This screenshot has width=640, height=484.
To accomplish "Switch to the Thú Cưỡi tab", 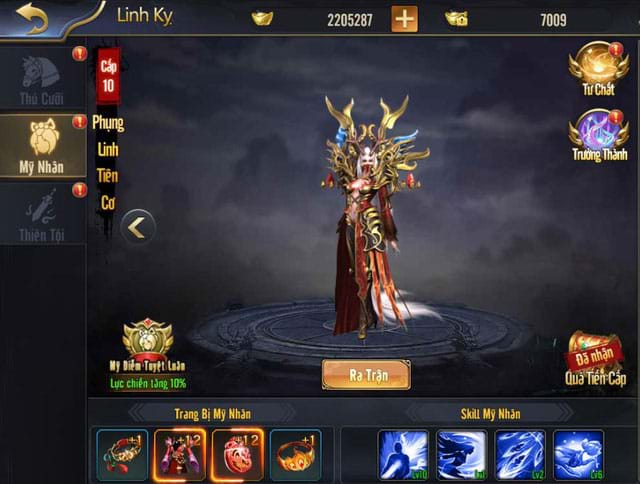I will (x=42, y=77).
